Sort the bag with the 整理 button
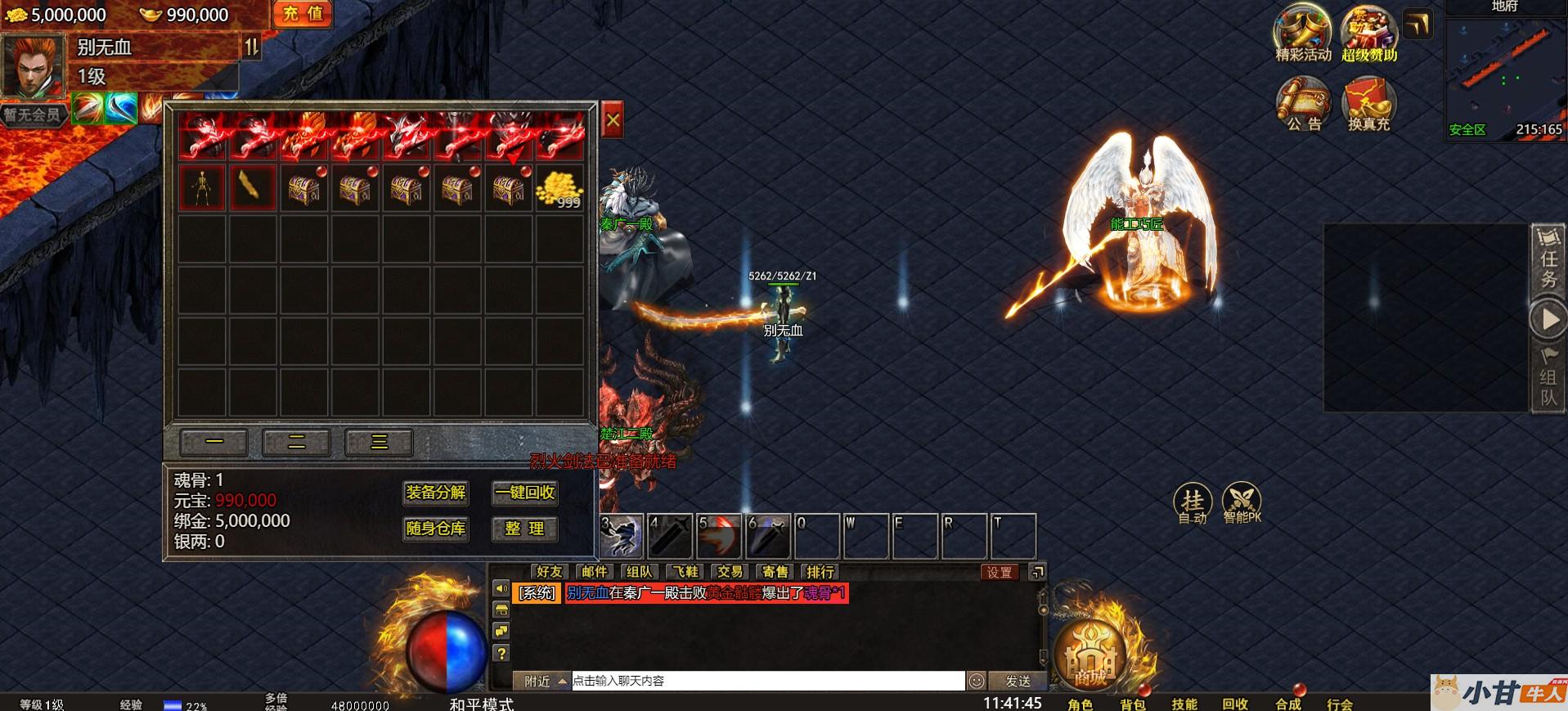 click(525, 529)
